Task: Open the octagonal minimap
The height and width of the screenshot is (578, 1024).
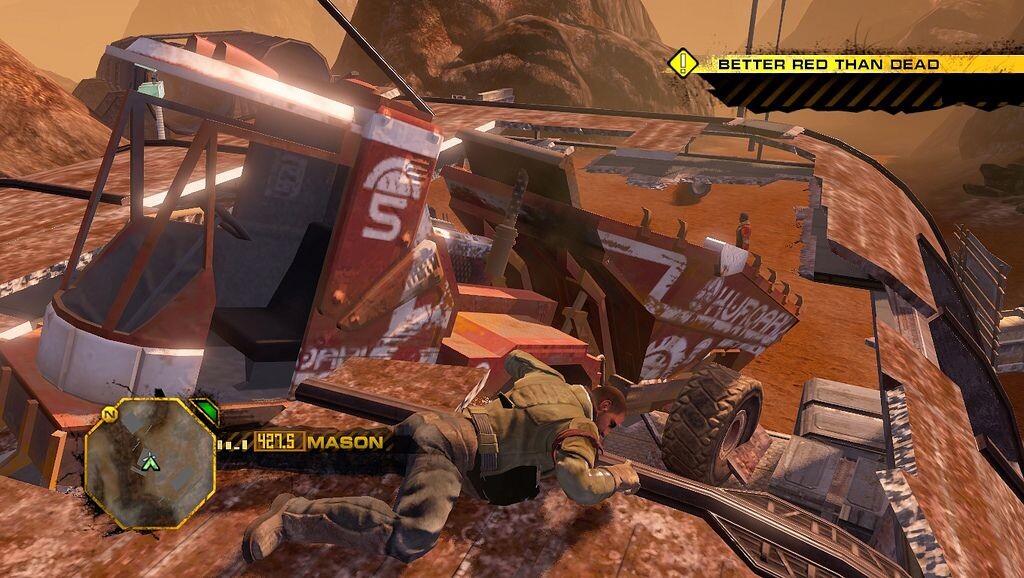Action: tap(150, 462)
